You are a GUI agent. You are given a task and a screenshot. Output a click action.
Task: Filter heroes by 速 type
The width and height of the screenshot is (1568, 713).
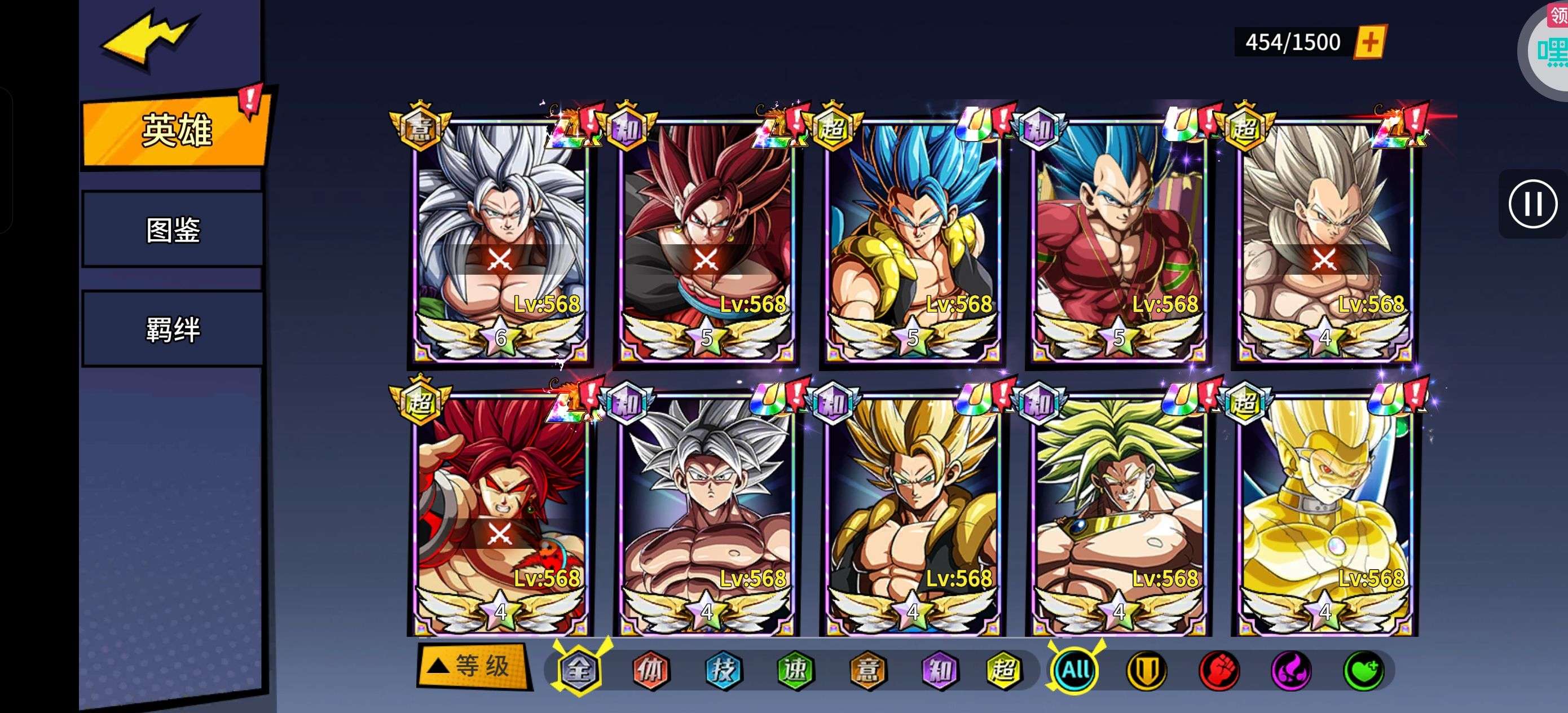(x=796, y=670)
